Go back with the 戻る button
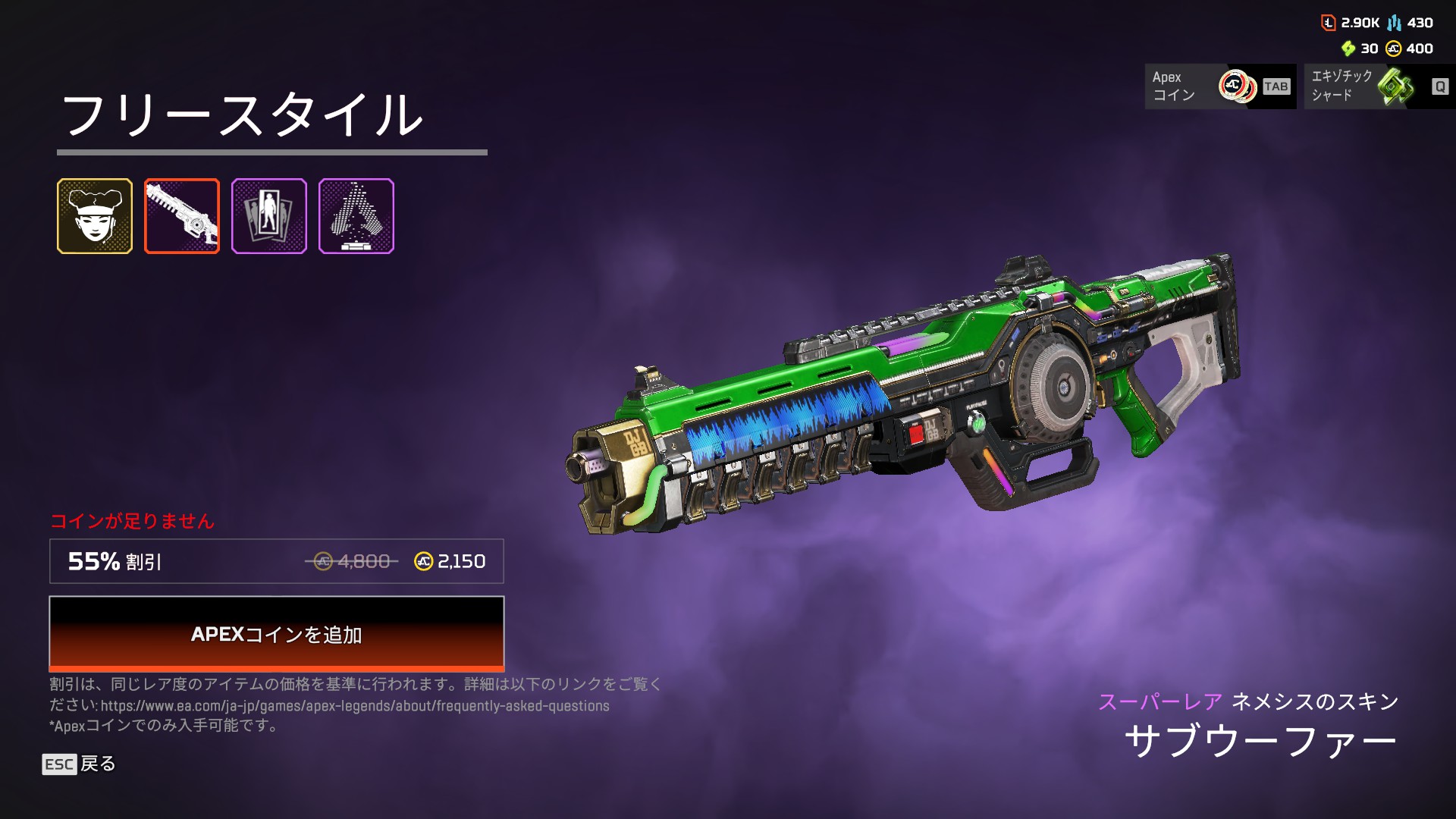The image size is (1456, 819). click(79, 764)
